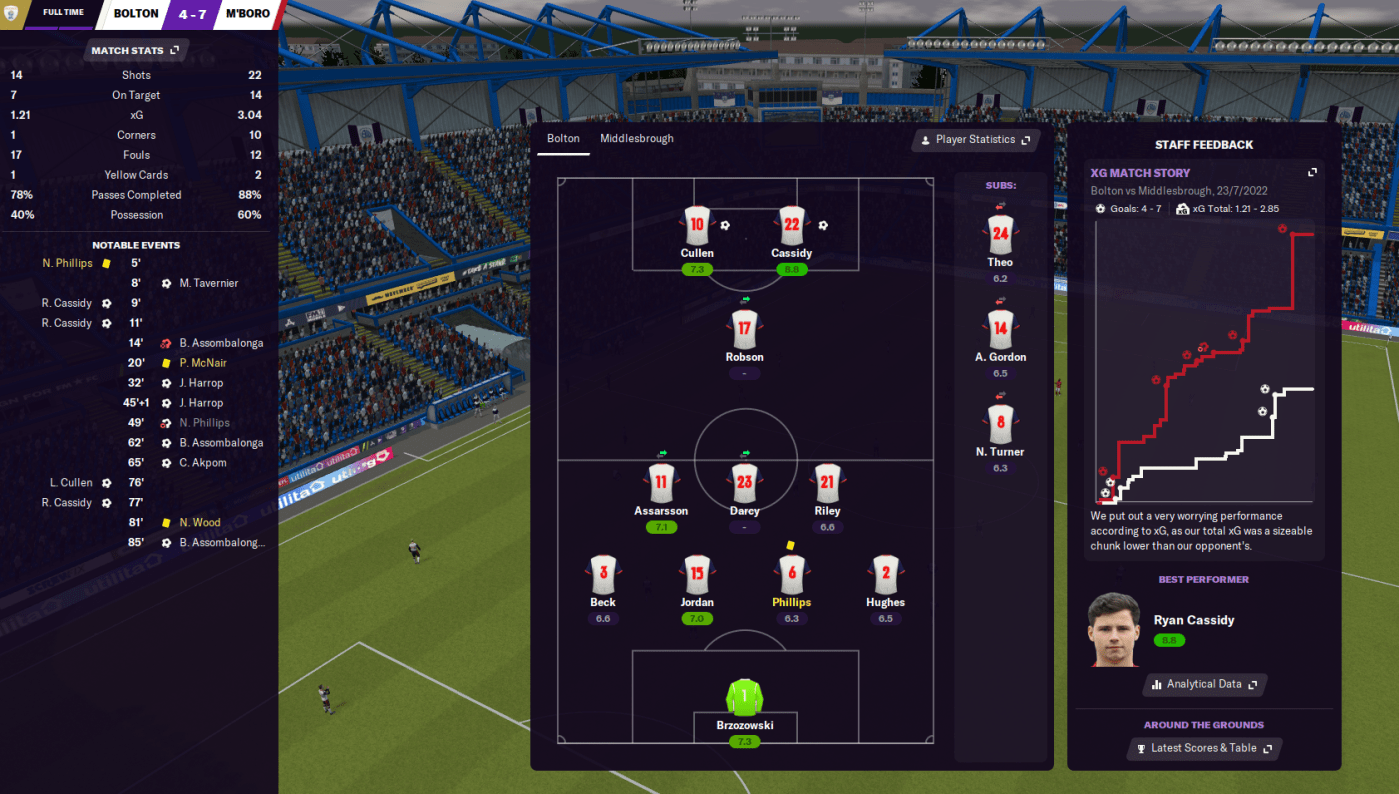Open Analytical Data
1399x794 pixels.
click(1204, 685)
